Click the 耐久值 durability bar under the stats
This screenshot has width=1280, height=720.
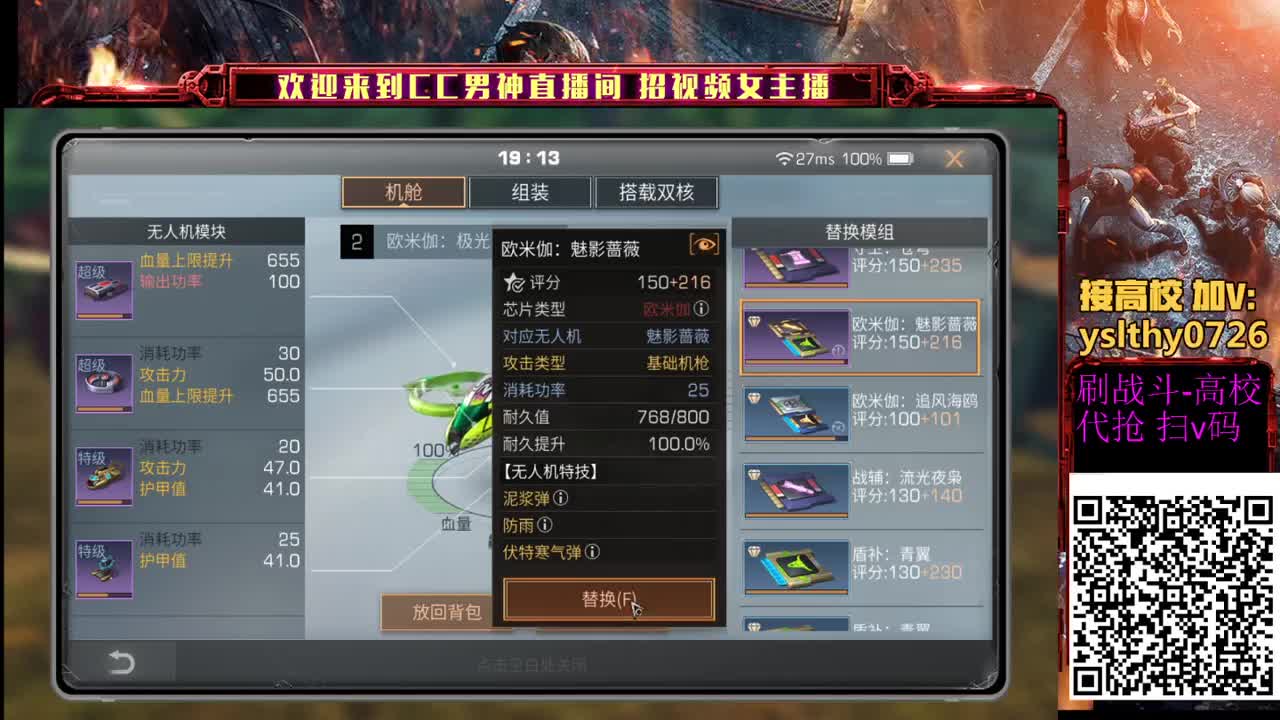click(608, 418)
